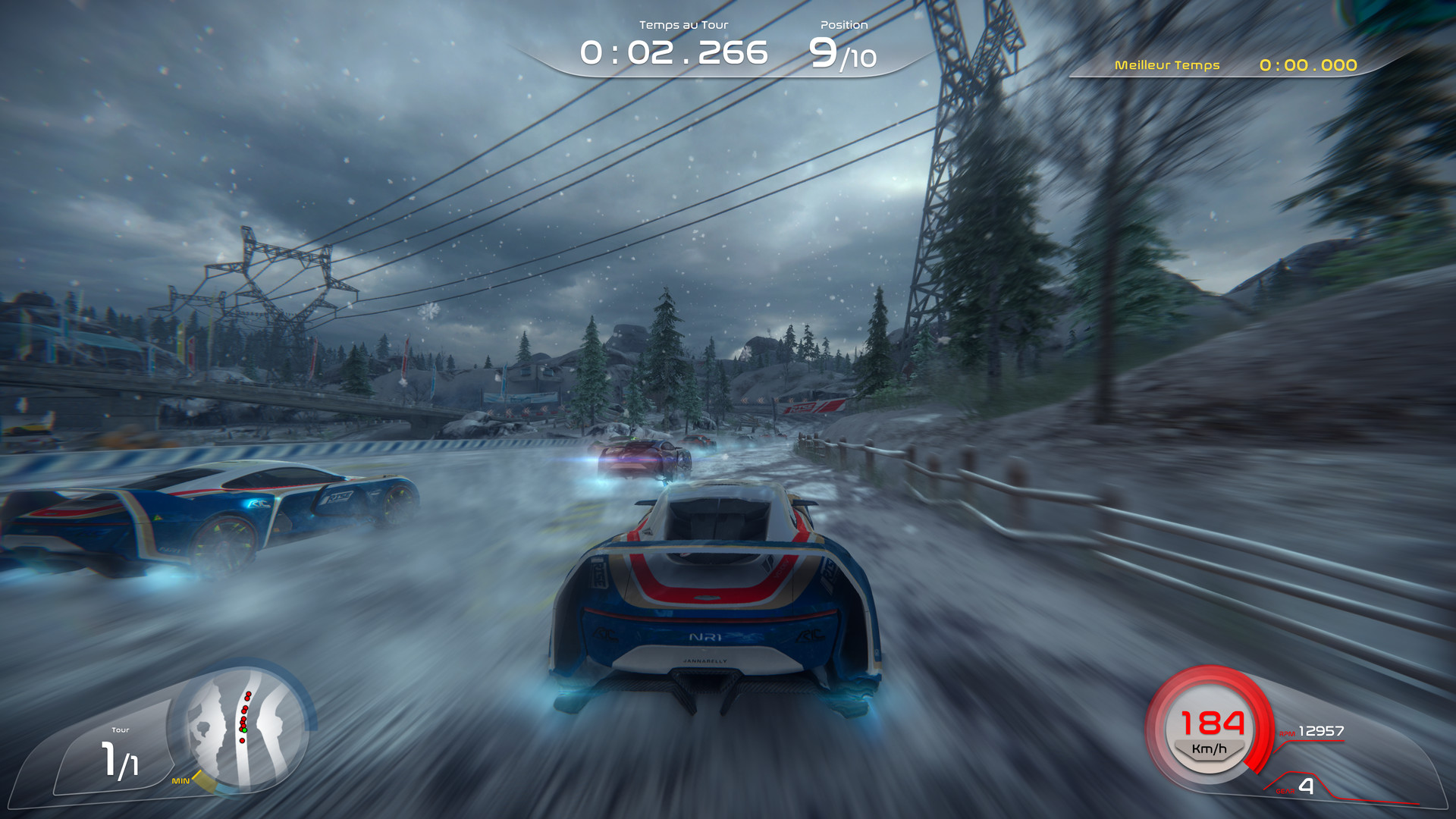
Task: Select the green player dot on minimap
Action: [x=245, y=730]
